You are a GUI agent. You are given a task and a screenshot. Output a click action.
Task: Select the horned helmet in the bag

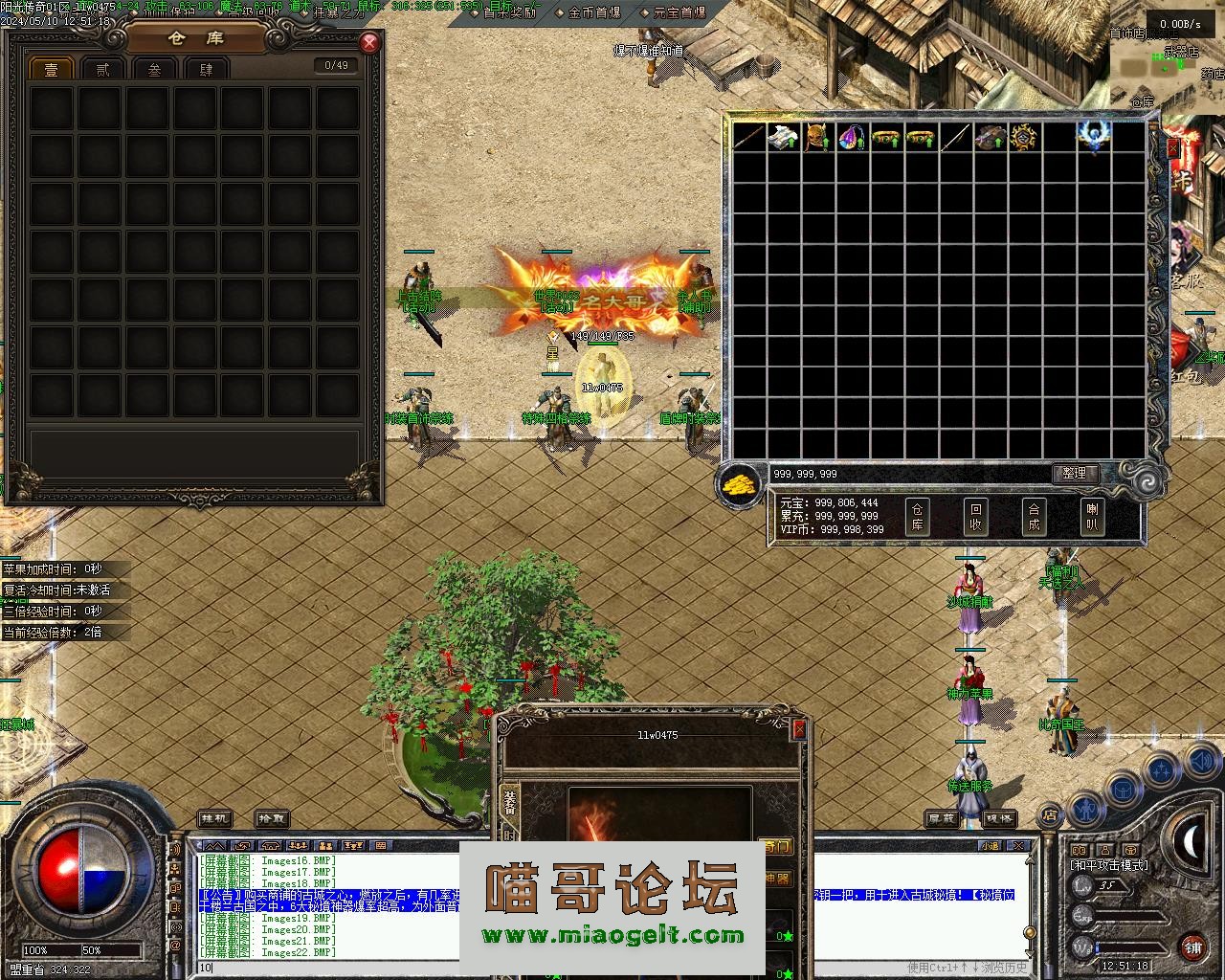tap(817, 138)
